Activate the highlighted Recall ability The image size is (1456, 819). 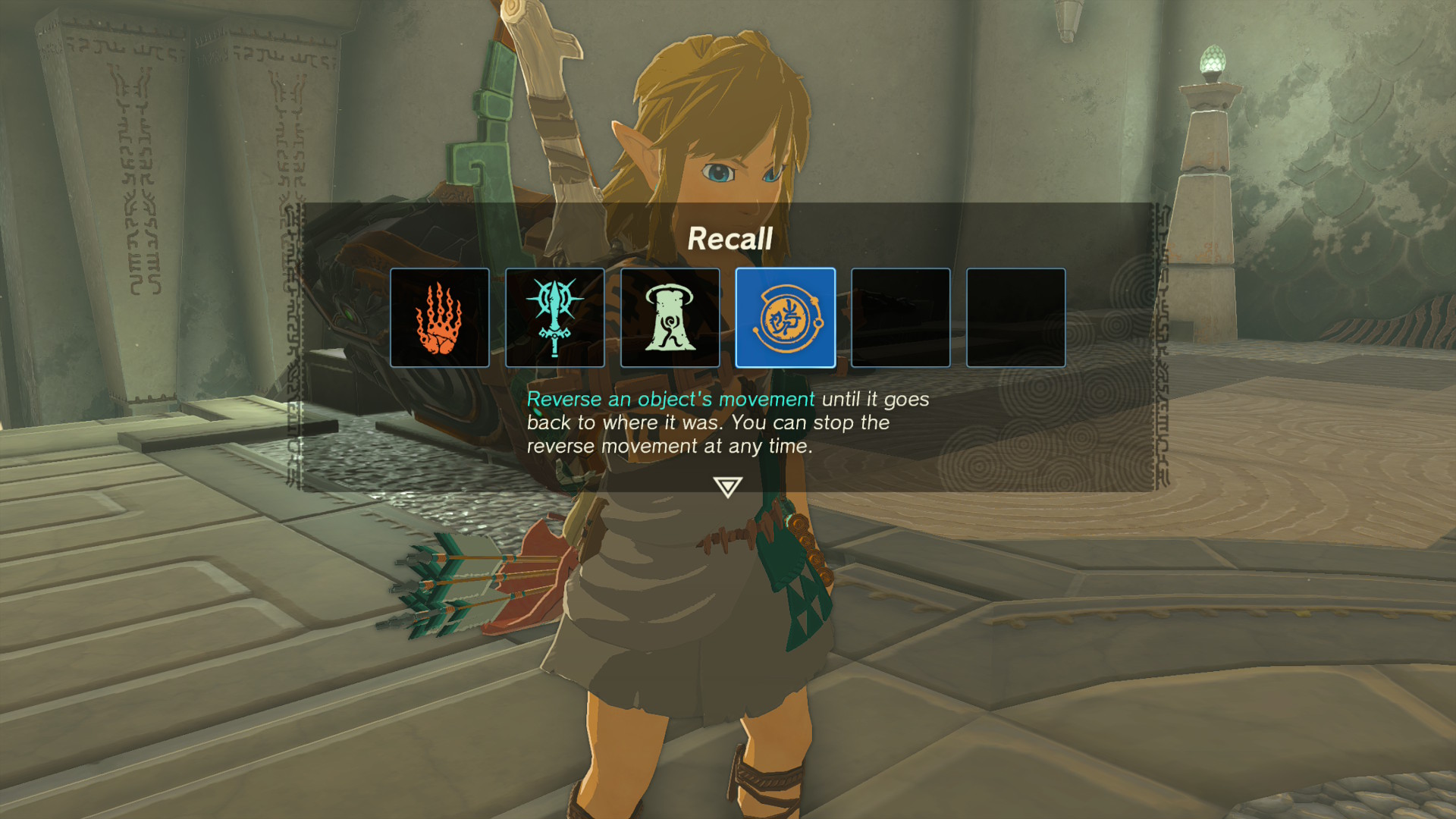pos(786,318)
